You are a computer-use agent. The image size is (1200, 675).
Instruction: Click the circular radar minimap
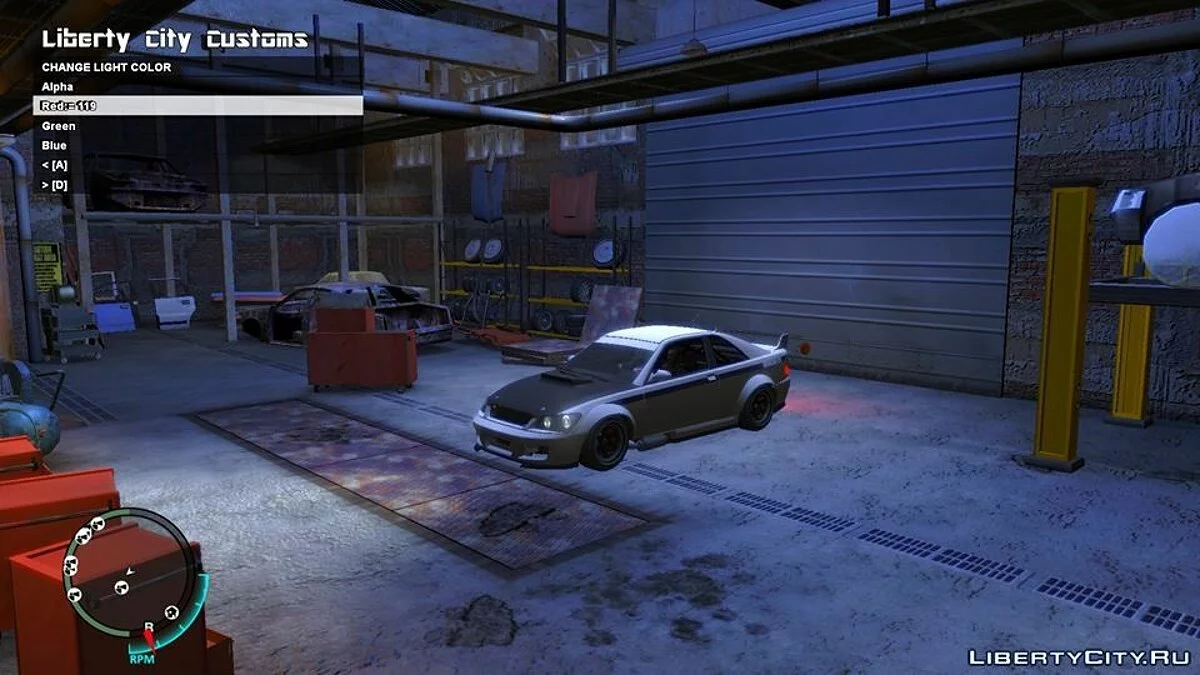(x=128, y=577)
